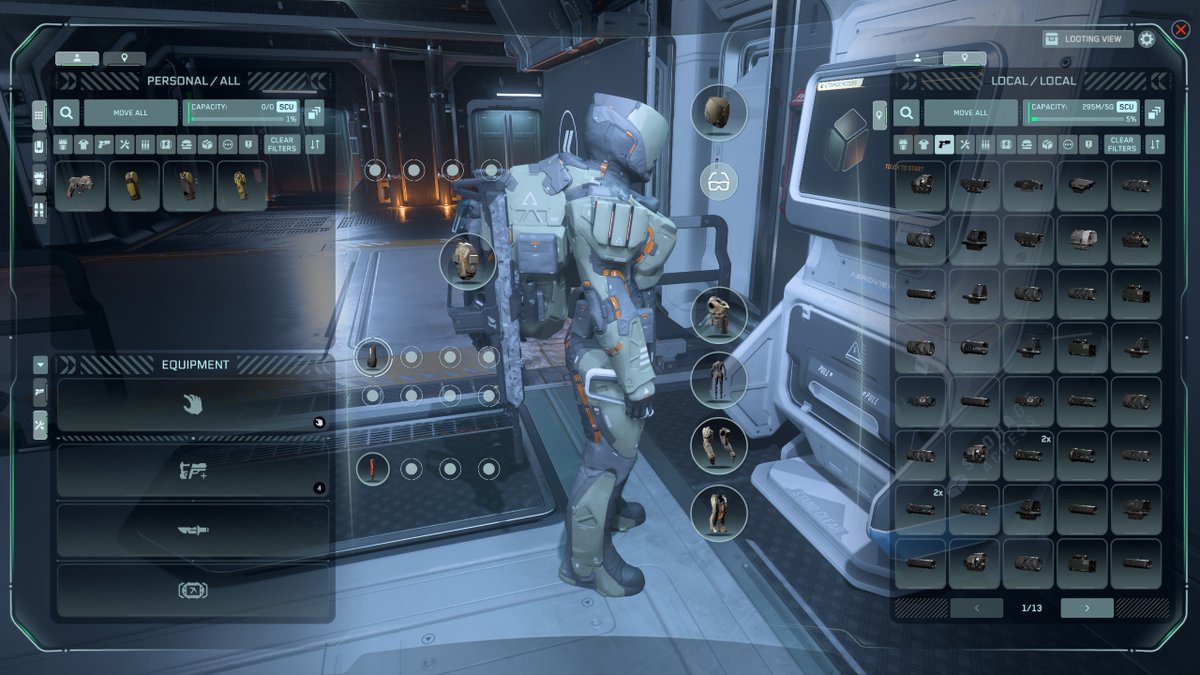
Task: Go to the next Local inventory page
Action: (1086, 607)
